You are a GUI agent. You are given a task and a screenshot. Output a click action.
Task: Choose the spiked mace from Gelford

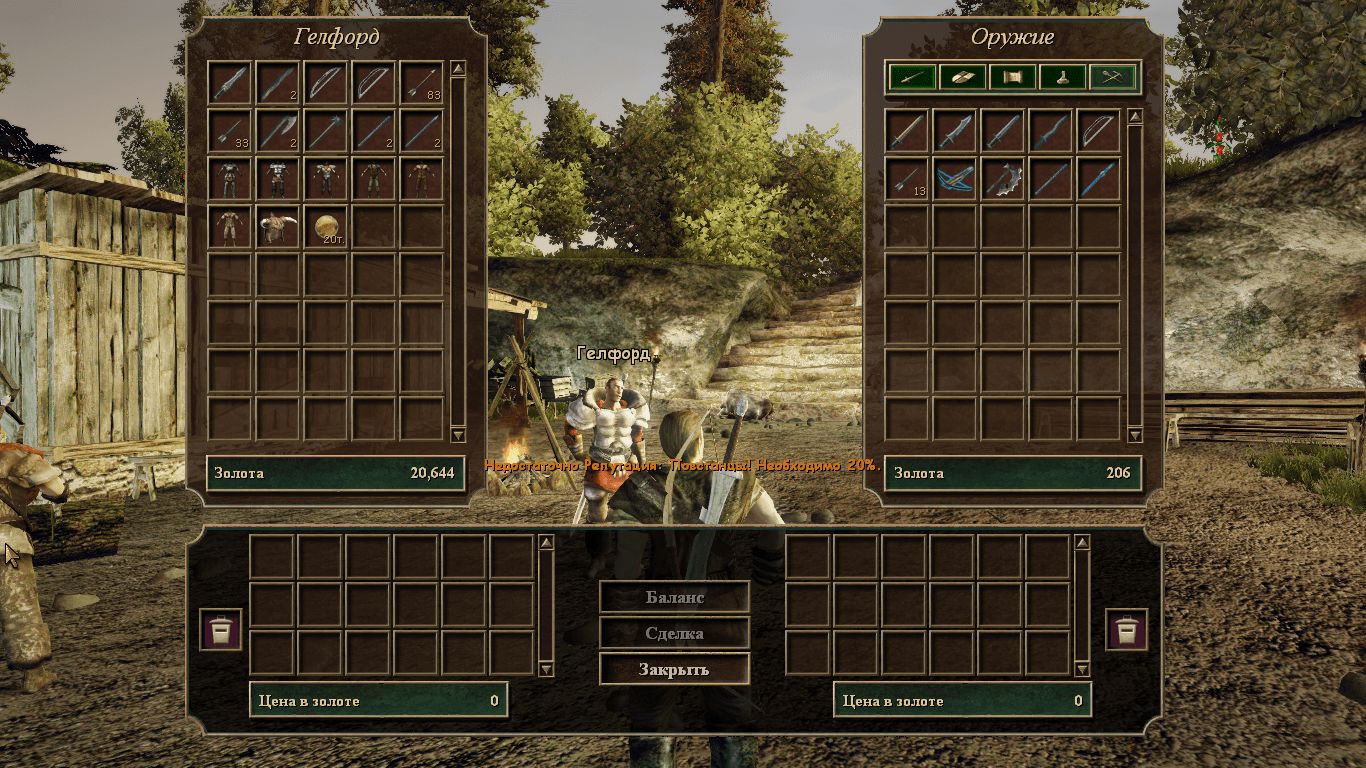[x=326, y=130]
